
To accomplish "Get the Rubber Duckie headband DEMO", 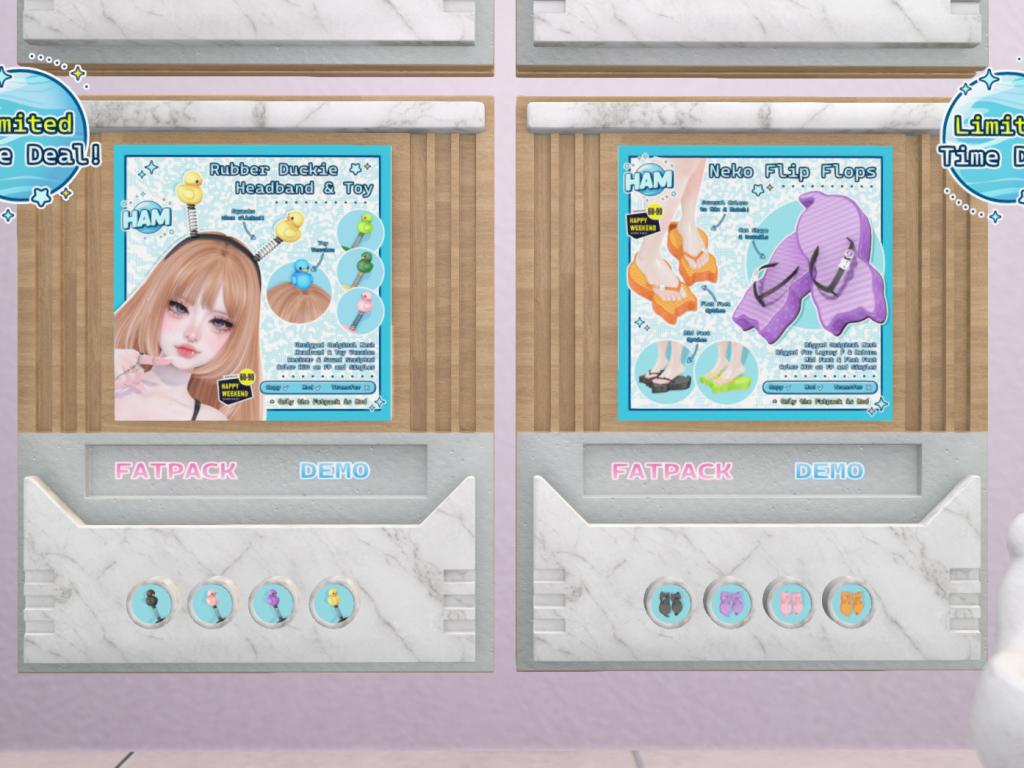I will tap(334, 470).
